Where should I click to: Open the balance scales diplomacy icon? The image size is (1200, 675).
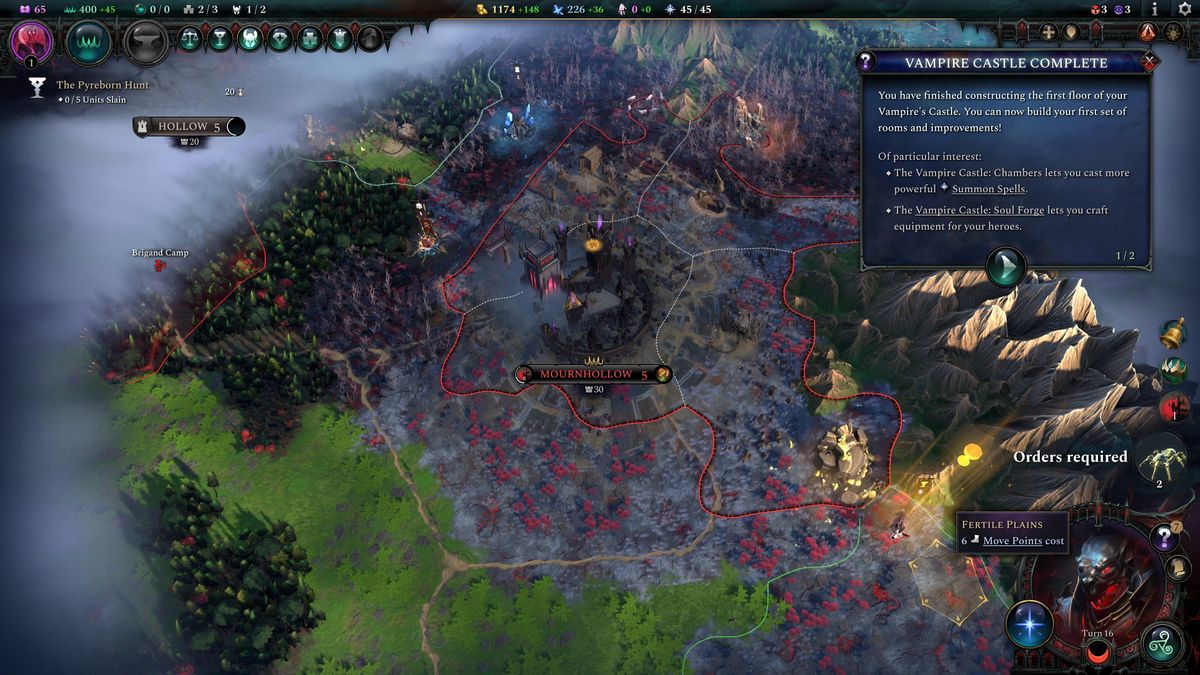pos(189,39)
